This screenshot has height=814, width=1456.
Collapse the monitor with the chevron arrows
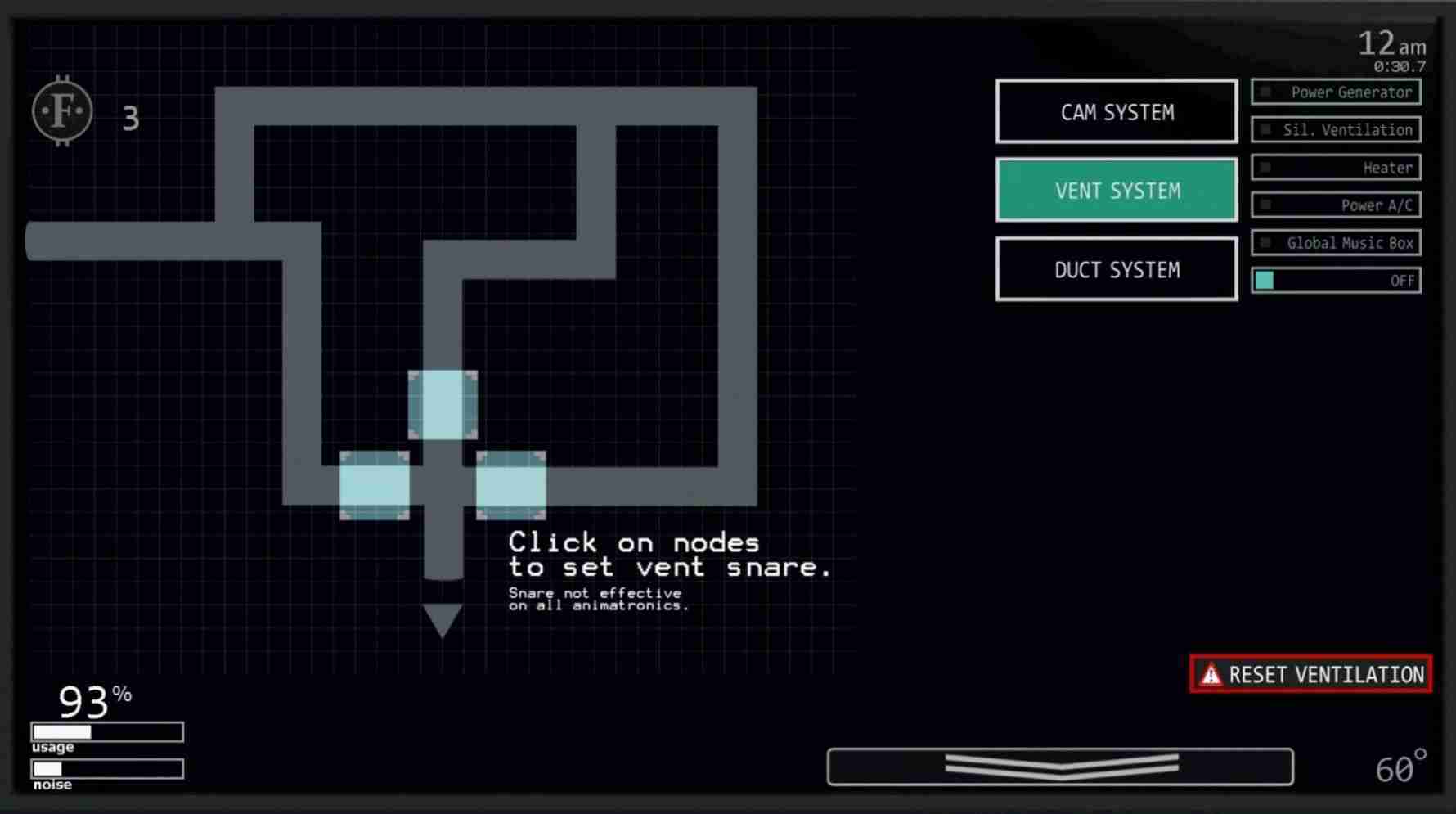1061,767
